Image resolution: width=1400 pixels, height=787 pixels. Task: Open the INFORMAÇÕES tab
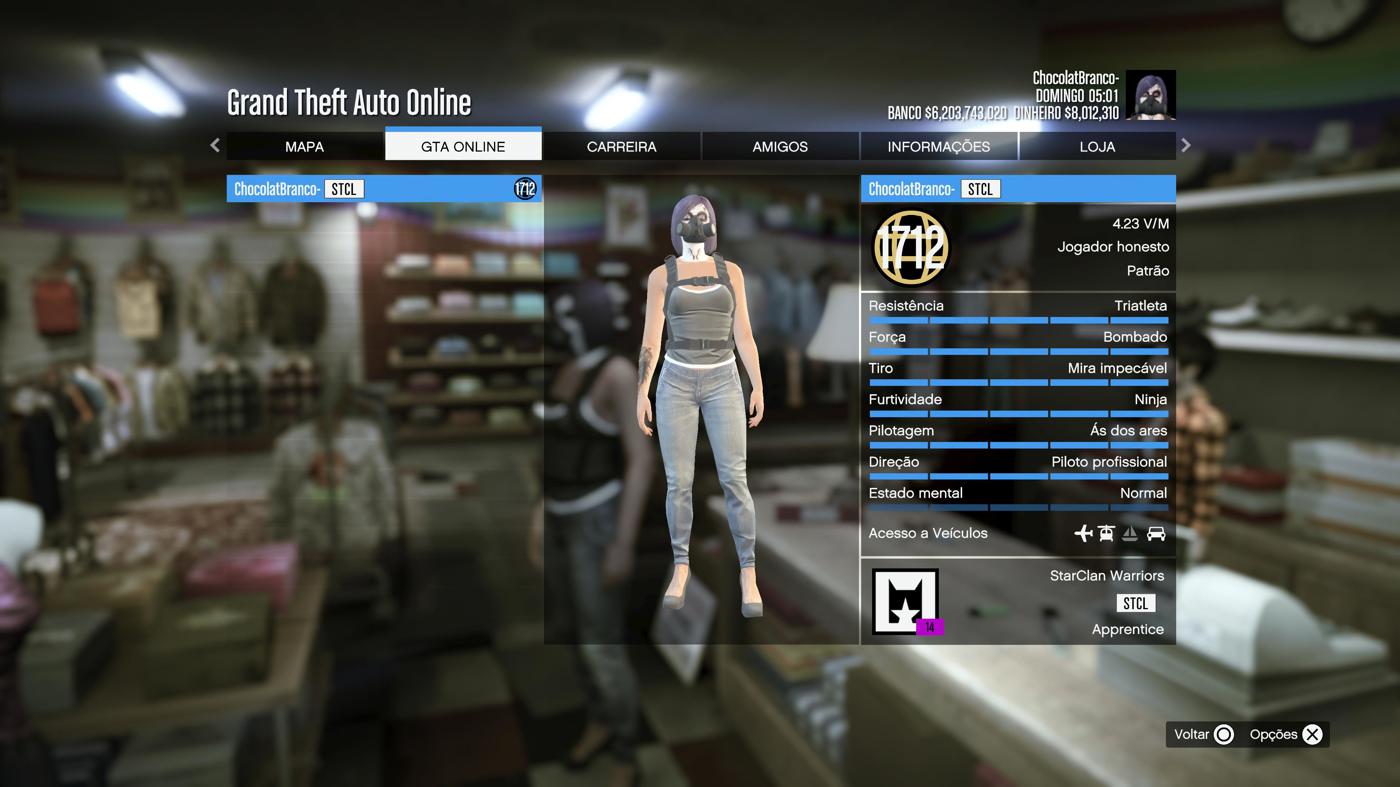point(938,146)
